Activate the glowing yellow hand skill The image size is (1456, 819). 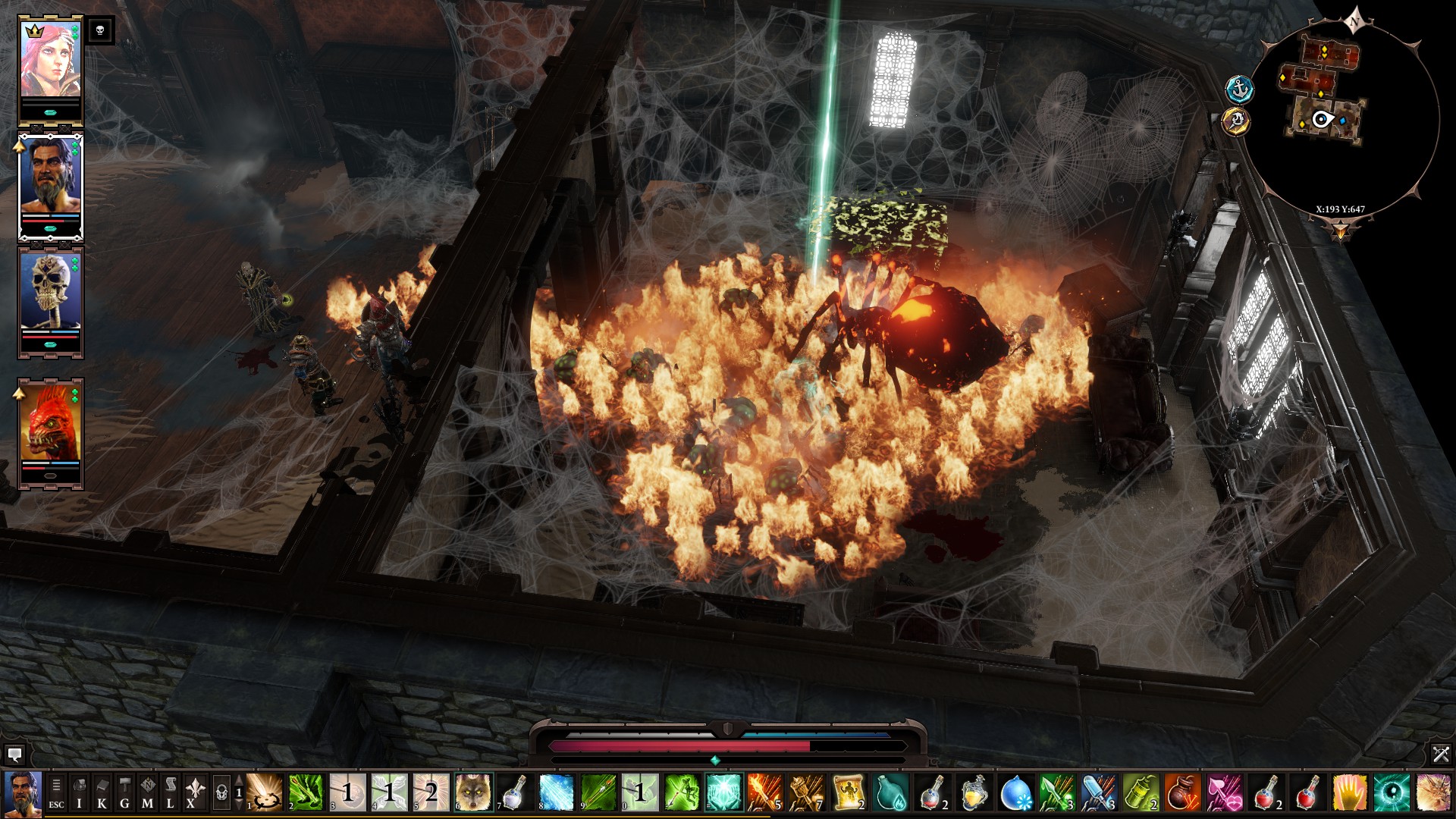pos(1349,793)
